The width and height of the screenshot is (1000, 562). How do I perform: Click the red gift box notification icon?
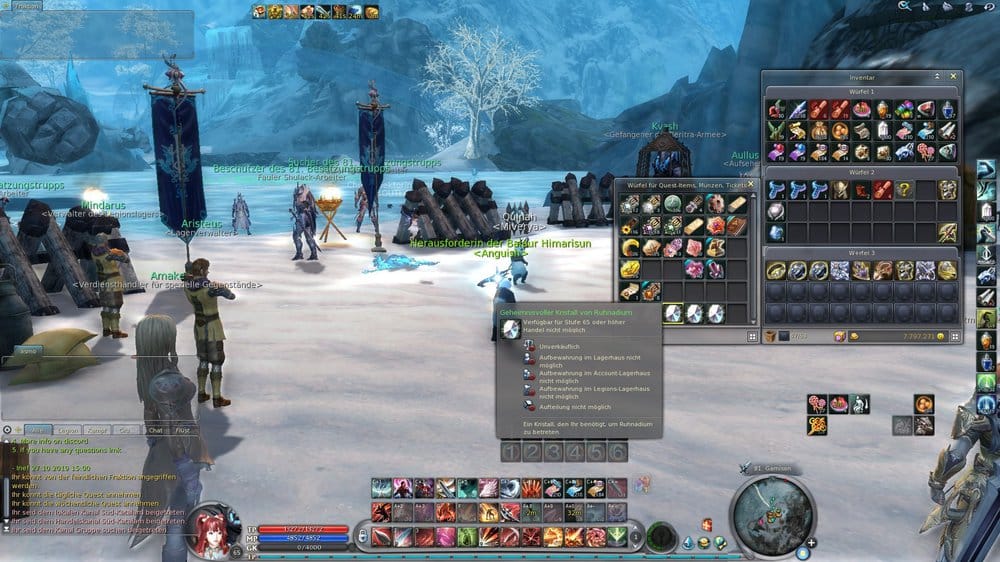[707, 524]
